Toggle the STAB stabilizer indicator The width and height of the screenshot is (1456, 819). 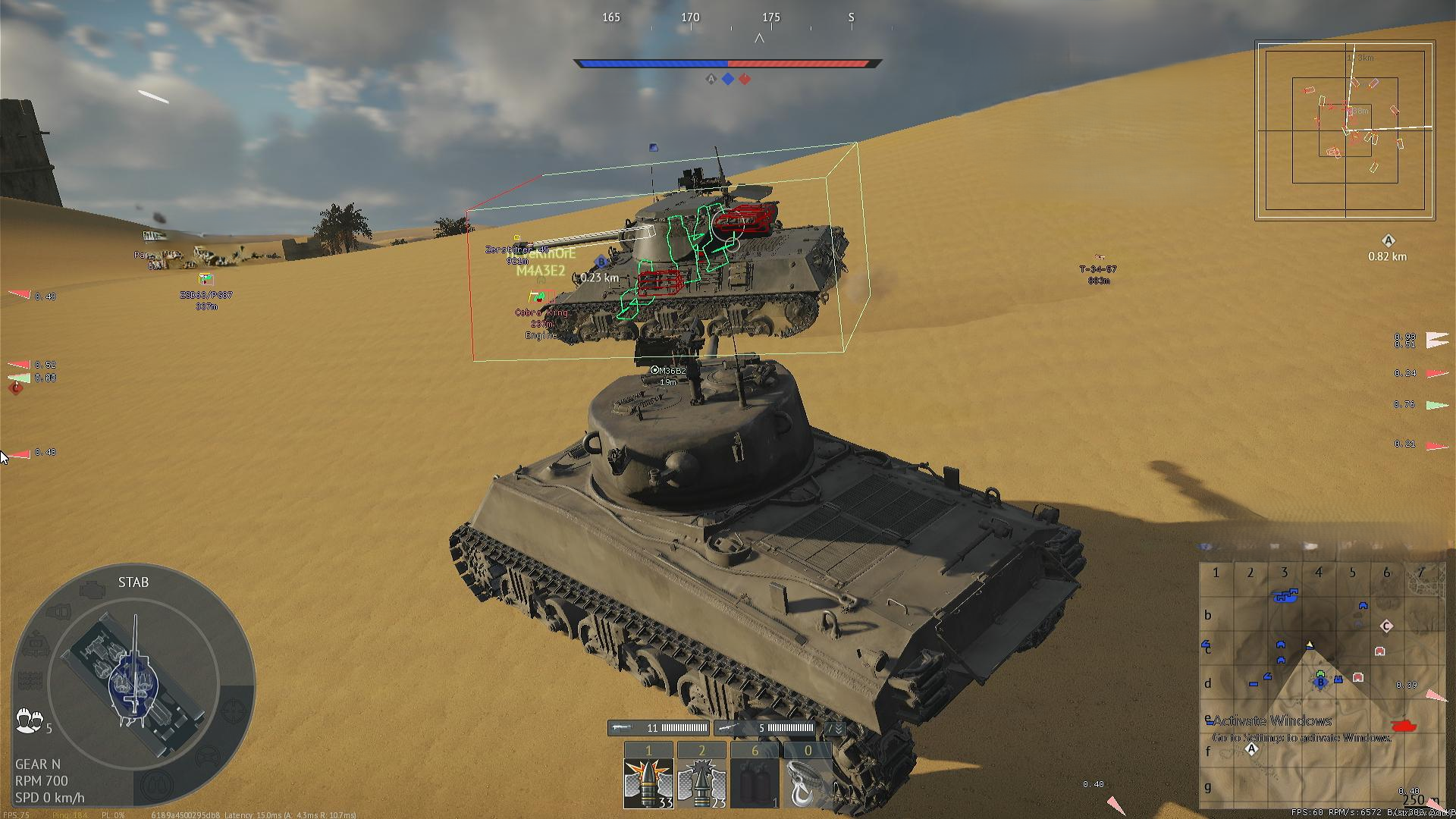pos(133,582)
